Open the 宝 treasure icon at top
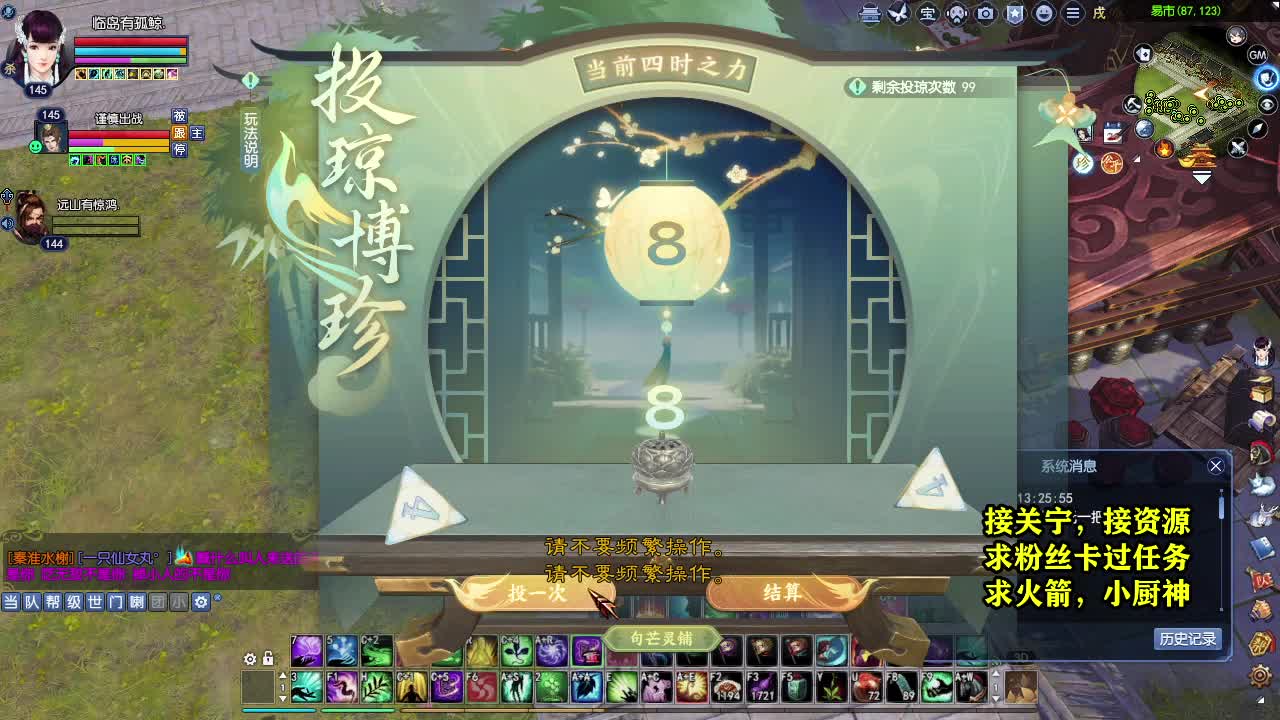This screenshot has height=720, width=1280. (x=928, y=12)
